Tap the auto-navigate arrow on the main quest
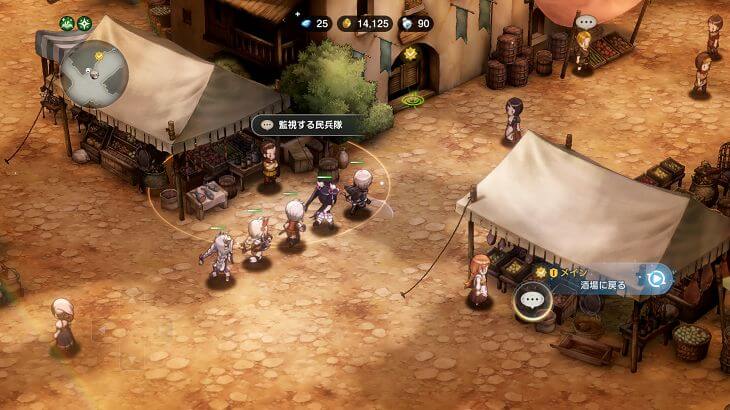Image resolution: width=730 pixels, height=410 pixels. 656,279
